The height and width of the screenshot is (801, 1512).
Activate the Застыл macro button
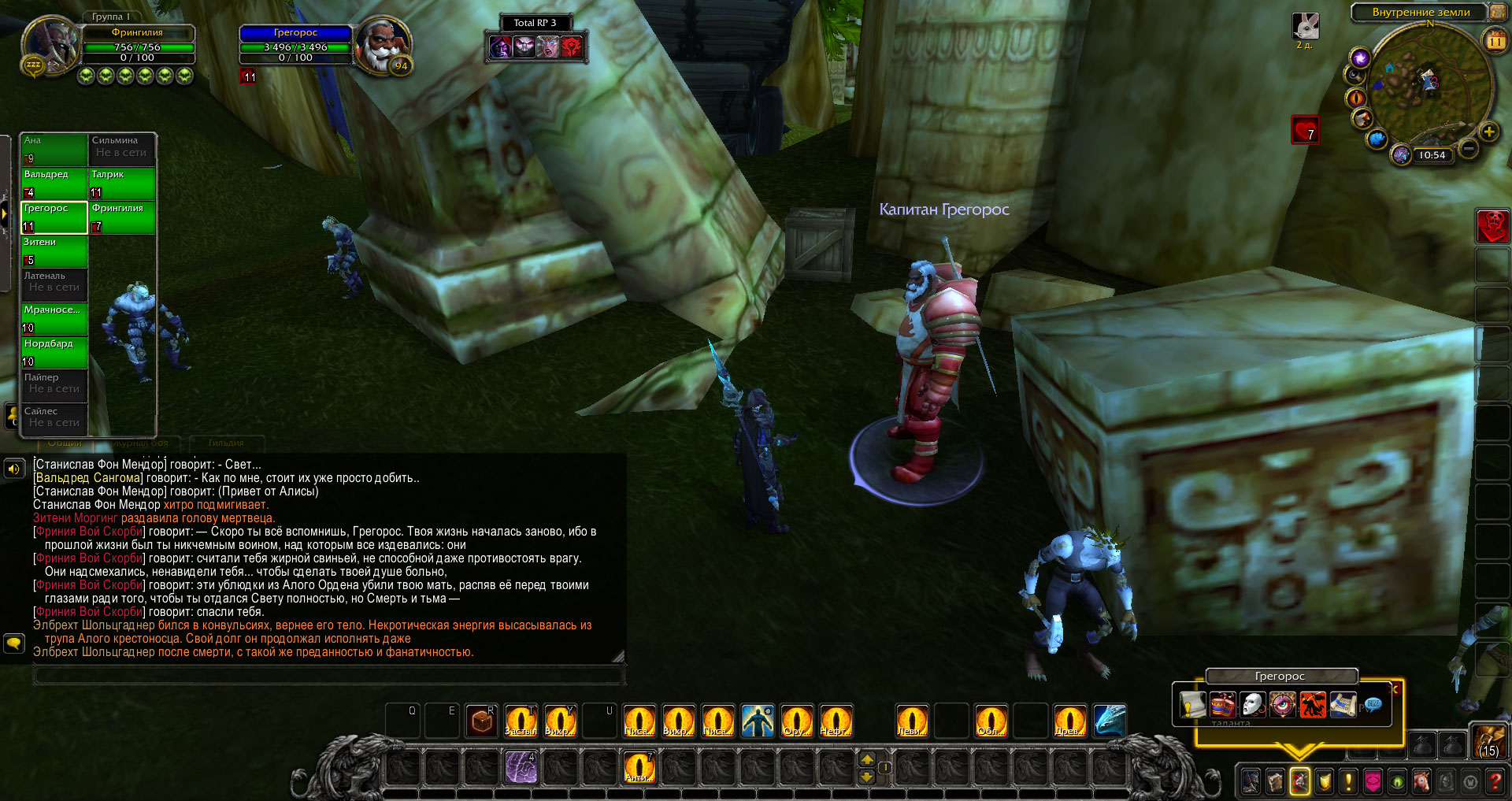(x=521, y=721)
